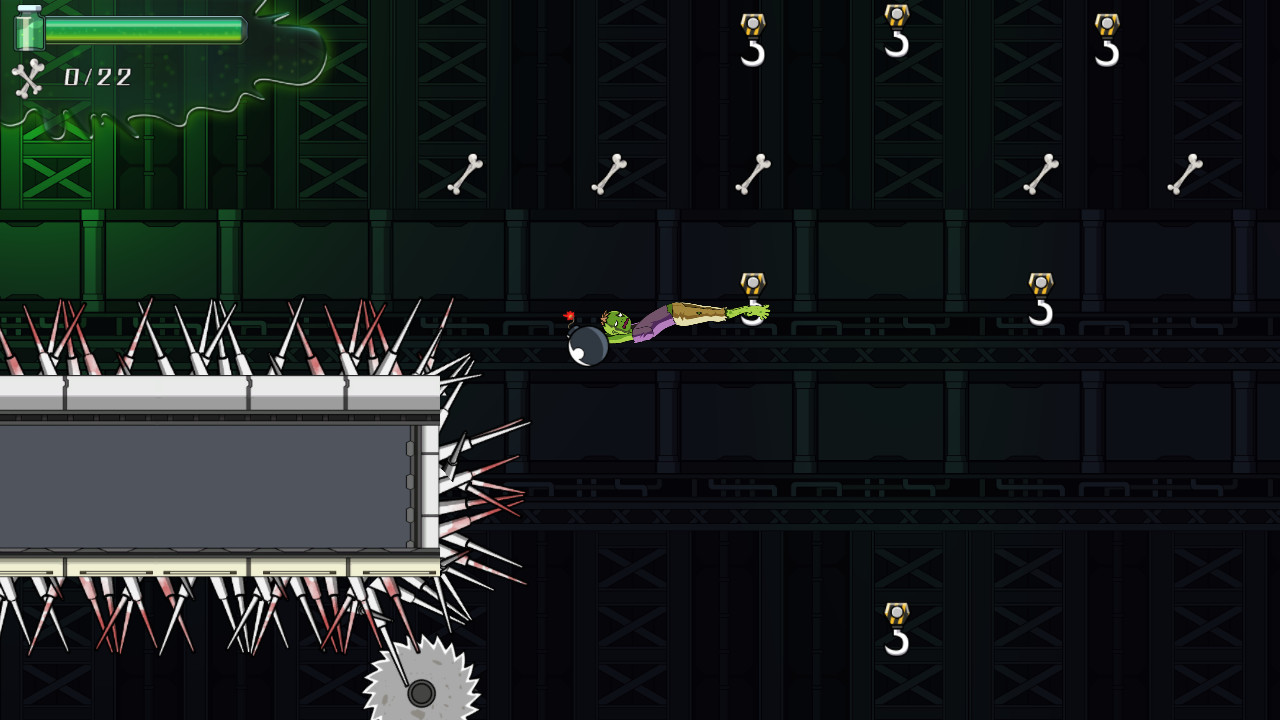Click the green potion vial icon
1280x720 pixels.
[x=30, y=30]
